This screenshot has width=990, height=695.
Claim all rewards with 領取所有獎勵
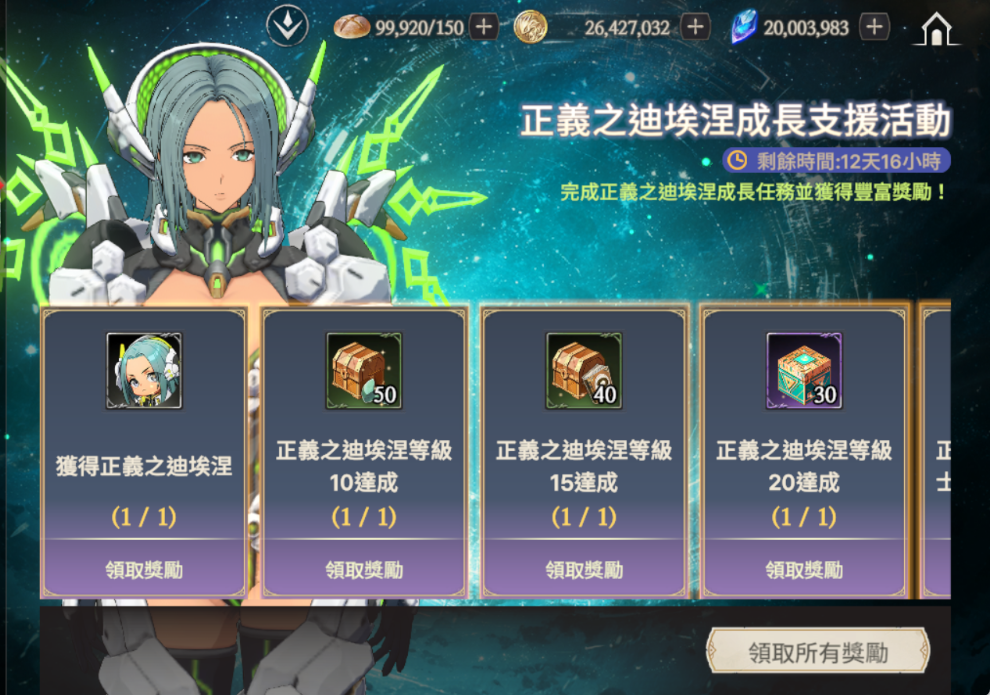pos(817,653)
